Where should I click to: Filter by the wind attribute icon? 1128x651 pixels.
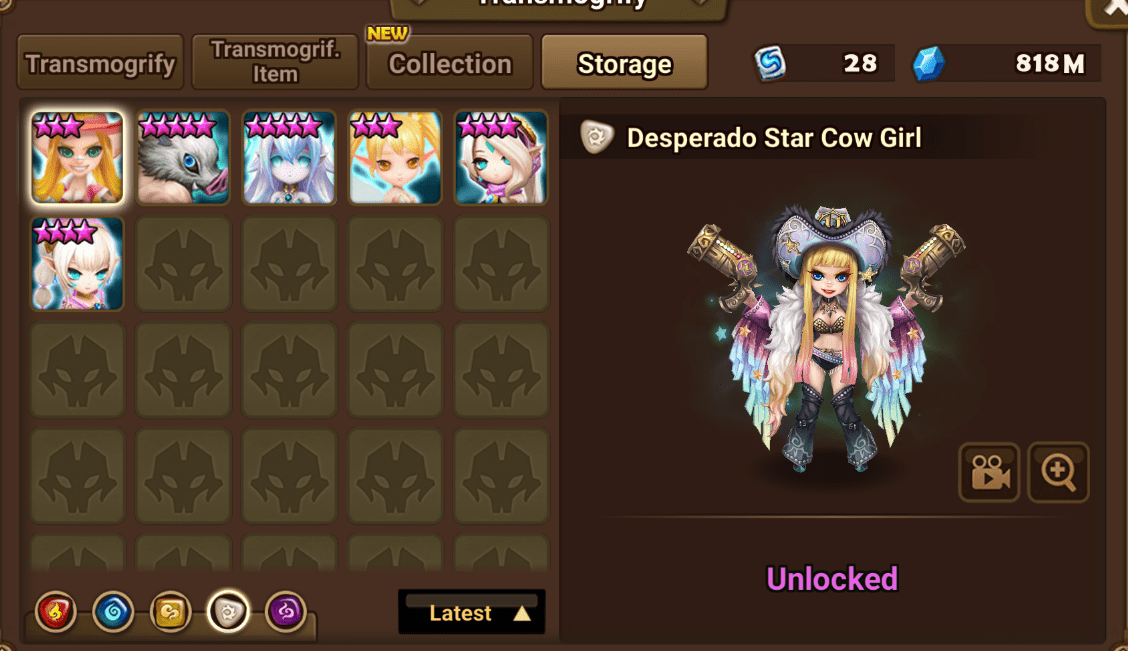tap(171, 612)
